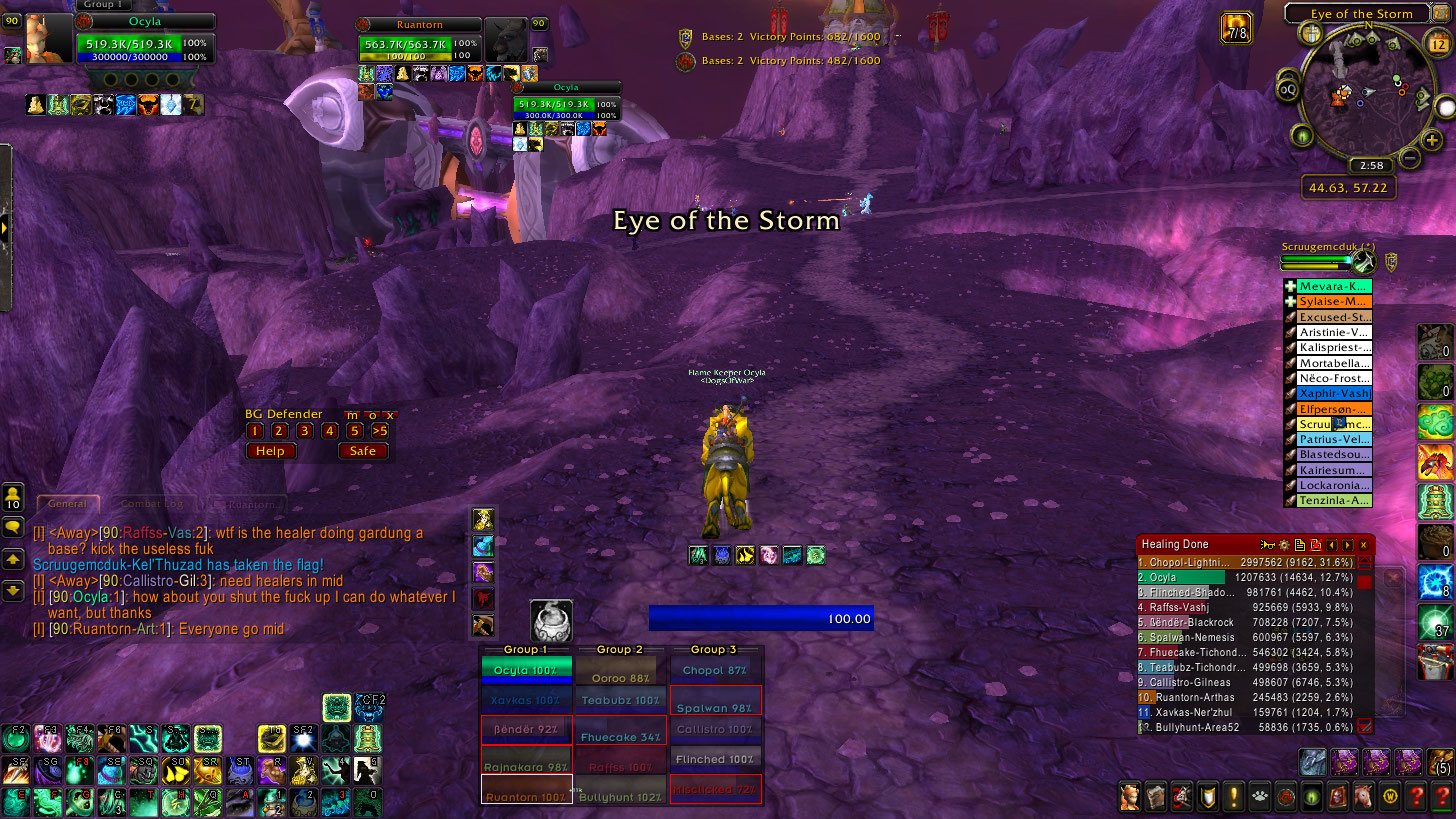The image size is (1456, 819).
Task: Open the mount collection horse icon
Action: 1362,796
